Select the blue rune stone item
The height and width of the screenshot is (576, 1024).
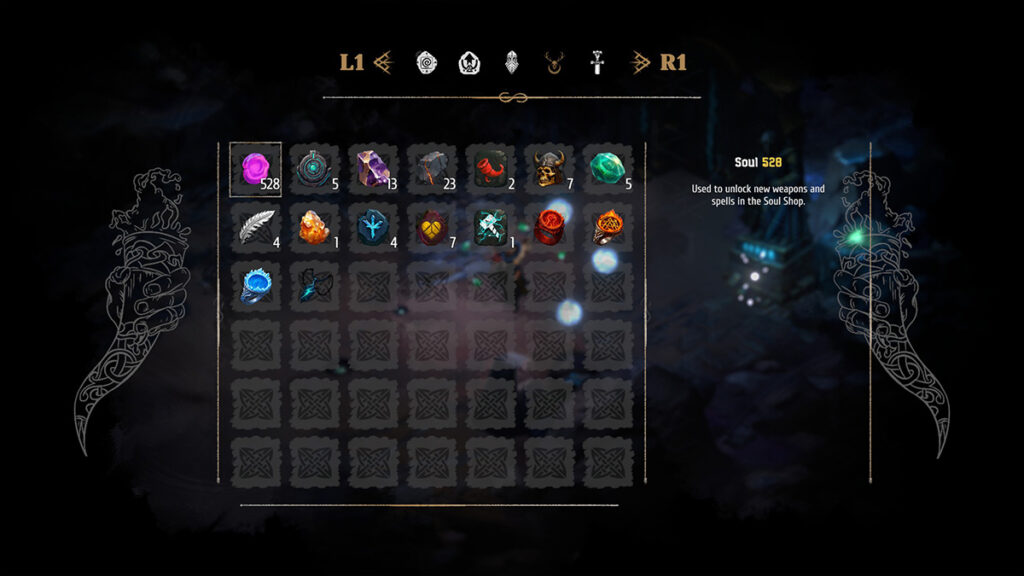click(373, 227)
